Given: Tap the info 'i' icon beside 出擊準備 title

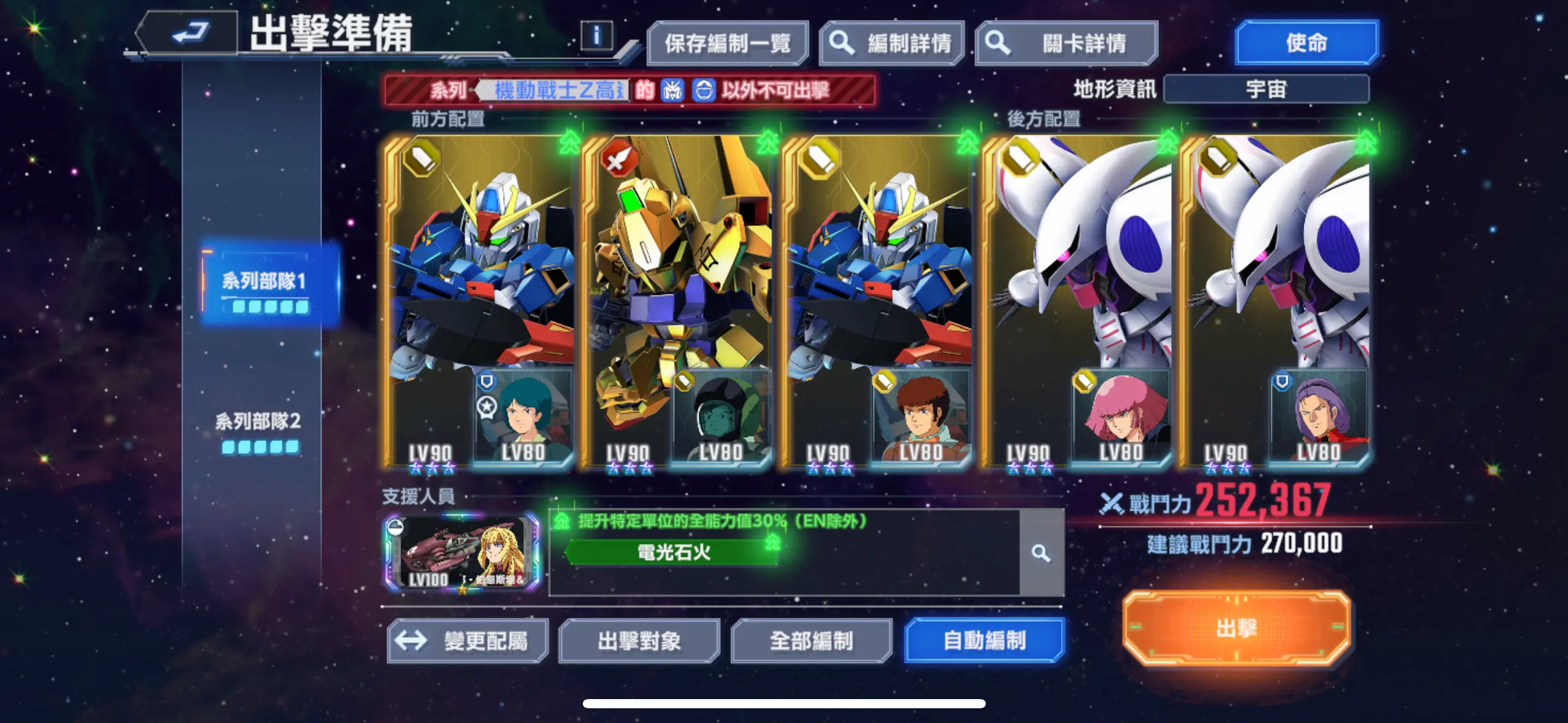Looking at the screenshot, I should [596, 35].
